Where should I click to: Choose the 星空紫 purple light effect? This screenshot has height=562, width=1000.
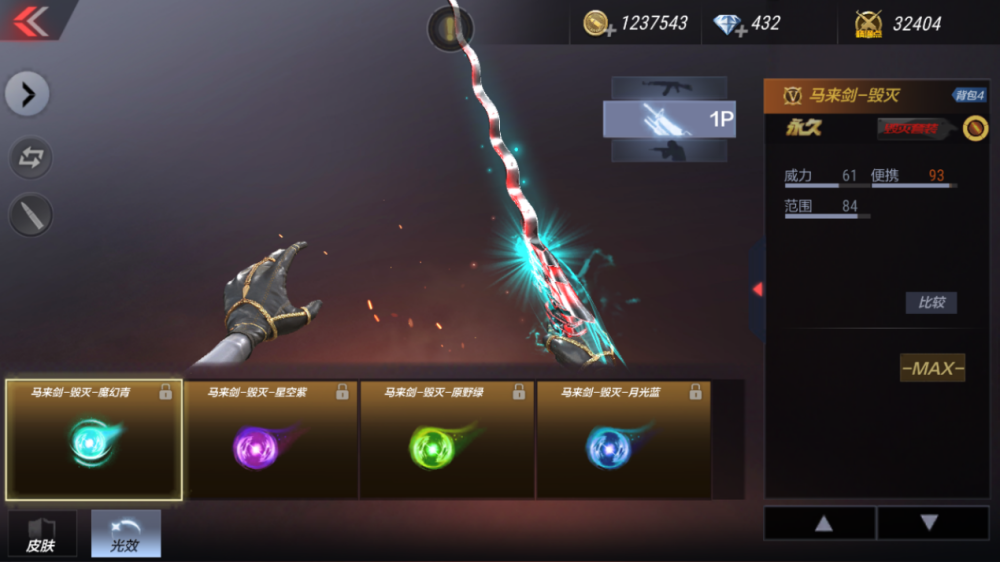[x=272, y=440]
